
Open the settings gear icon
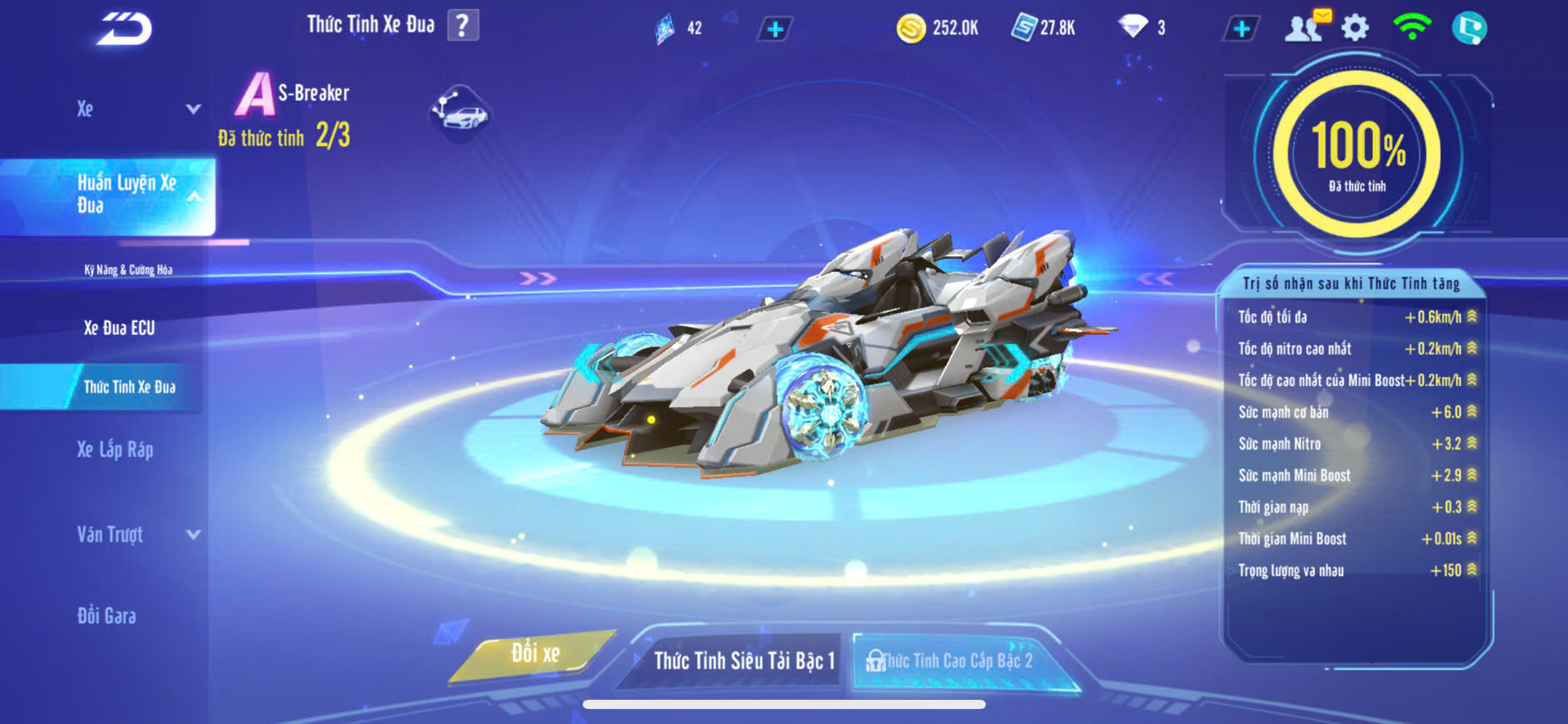(x=1355, y=28)
